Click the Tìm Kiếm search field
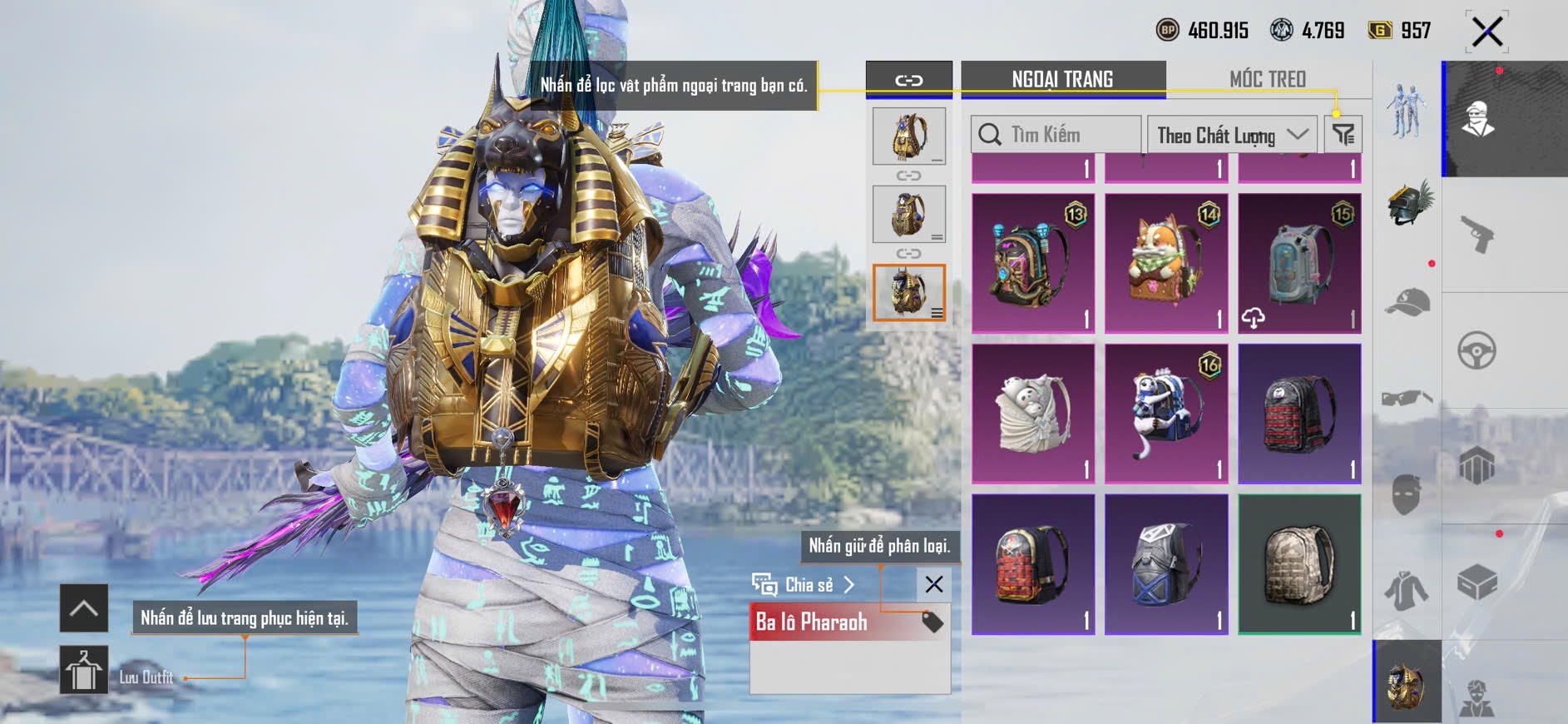Viewport: 1568px width, 724px height. [1056, 135]
